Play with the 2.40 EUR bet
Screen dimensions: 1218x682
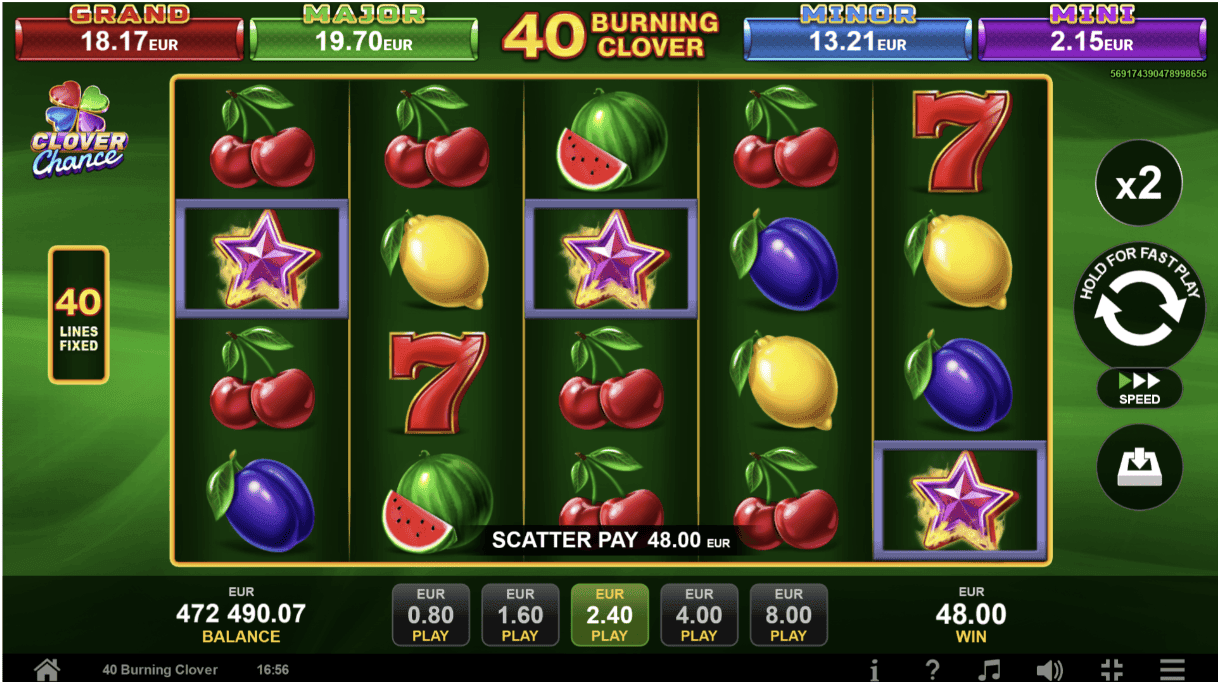click(x=609, y=615)
